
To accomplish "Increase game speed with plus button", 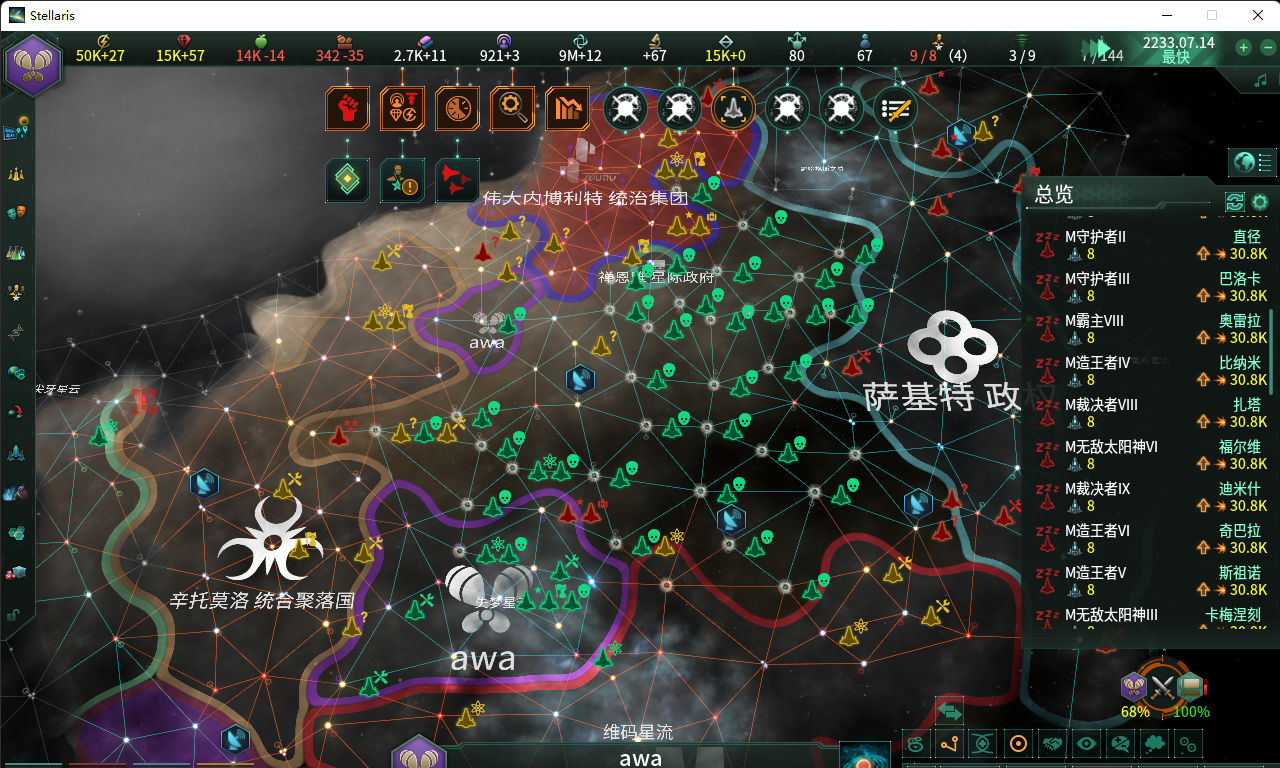I will click(1243, 47).
